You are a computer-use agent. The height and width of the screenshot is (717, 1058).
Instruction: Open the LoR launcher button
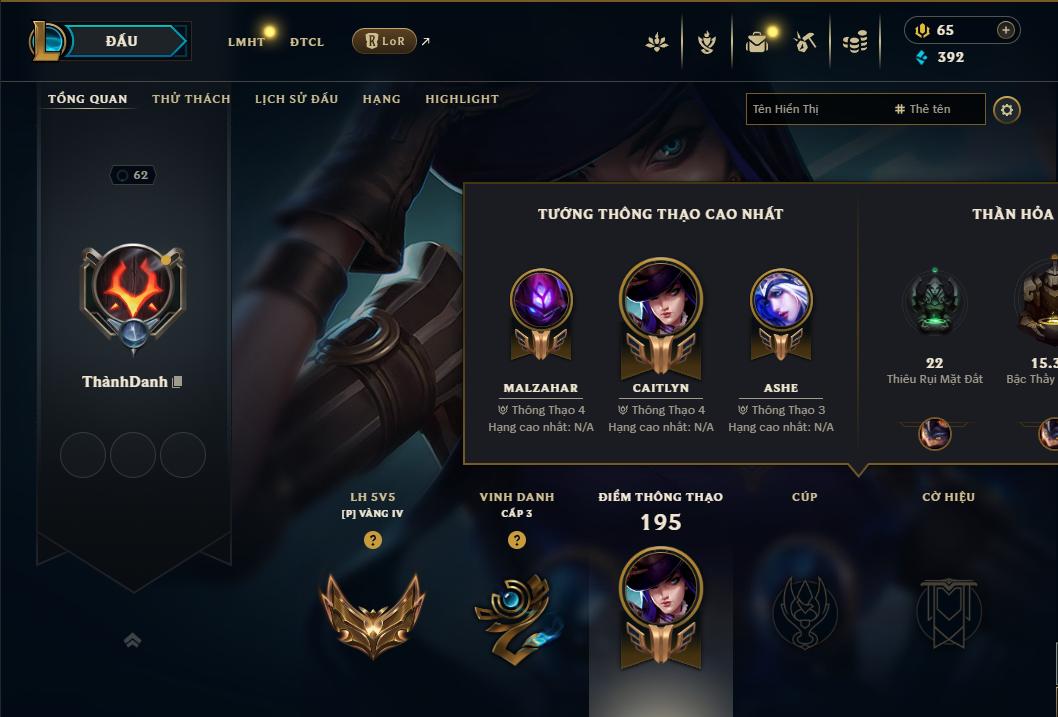[x=384, y=41]
